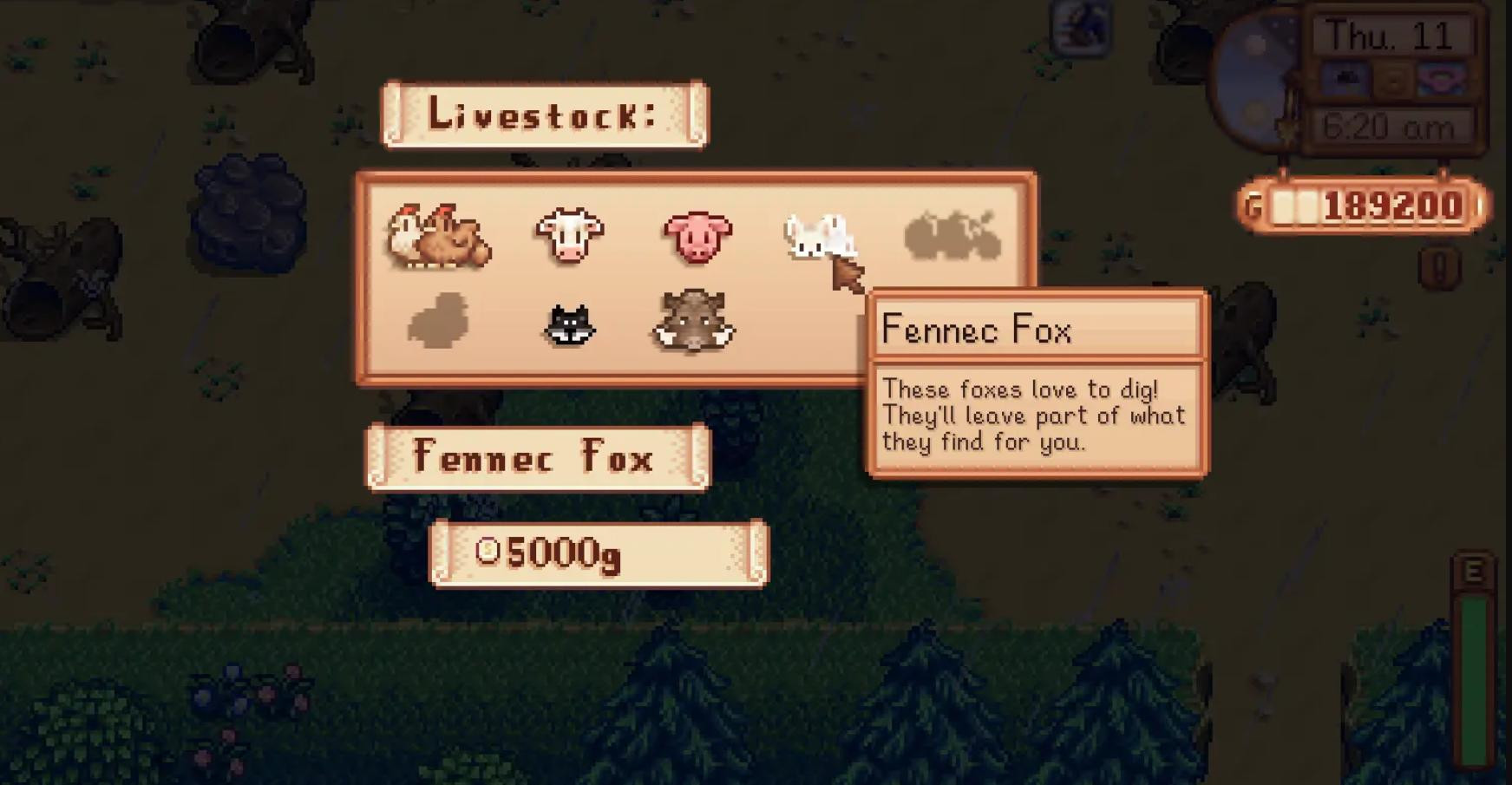Viewport: 1512px width, 785px height.
Task: Open the journal exclamation mark icon
Action: (x=1441, y=270)
